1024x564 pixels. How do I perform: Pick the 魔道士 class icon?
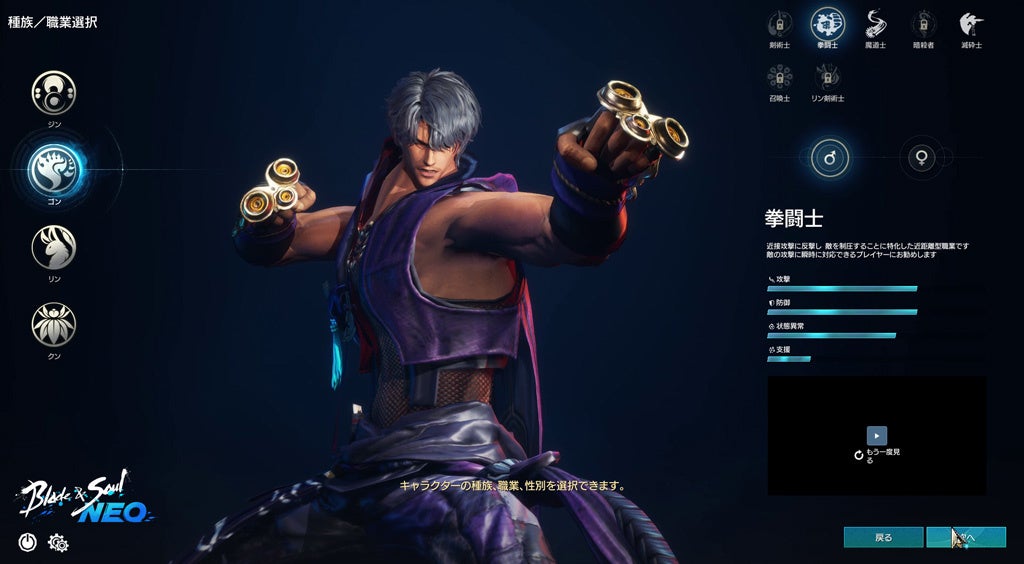(876, 23)
